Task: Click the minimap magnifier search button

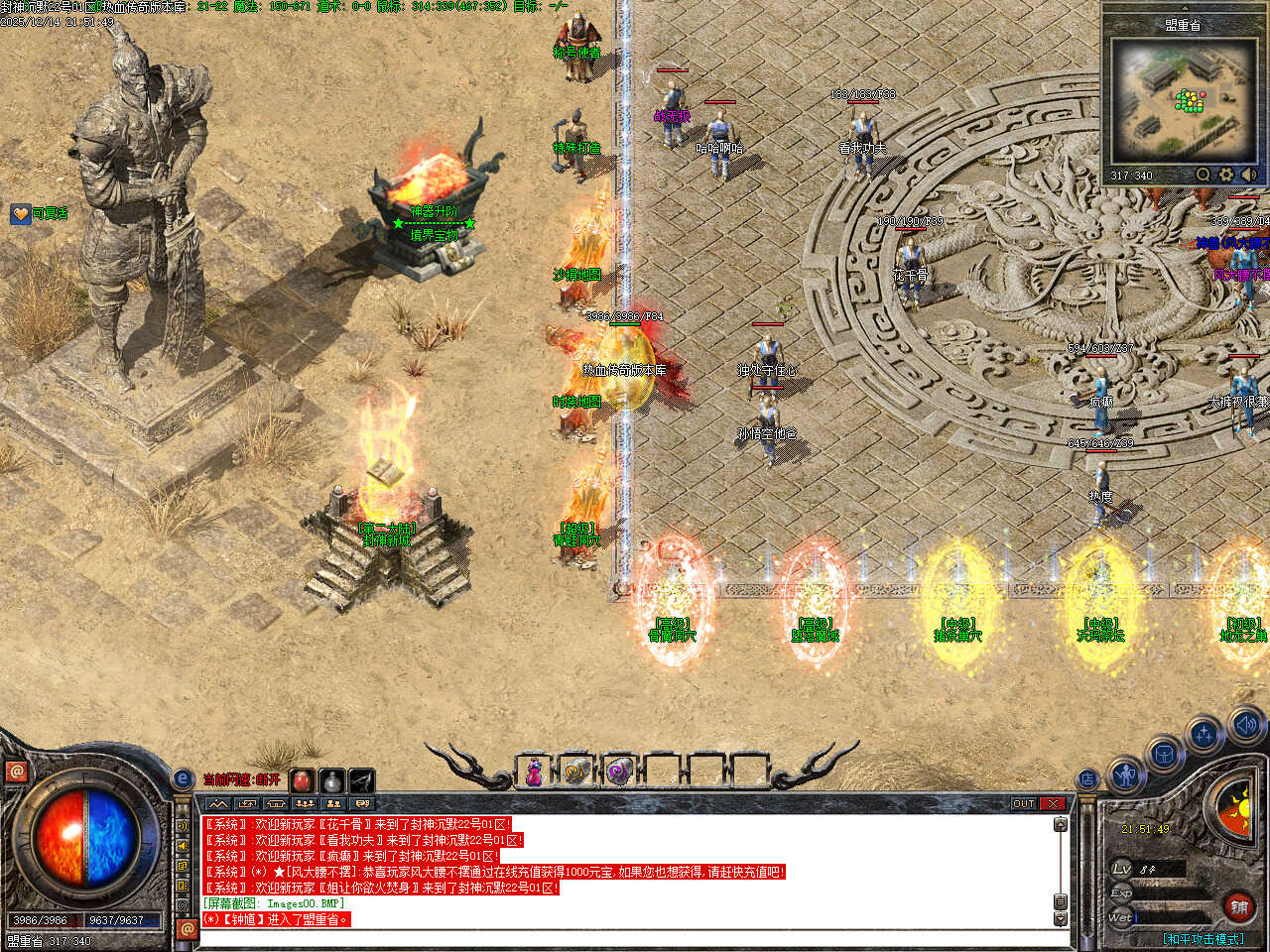Action: coord(1203,176)
